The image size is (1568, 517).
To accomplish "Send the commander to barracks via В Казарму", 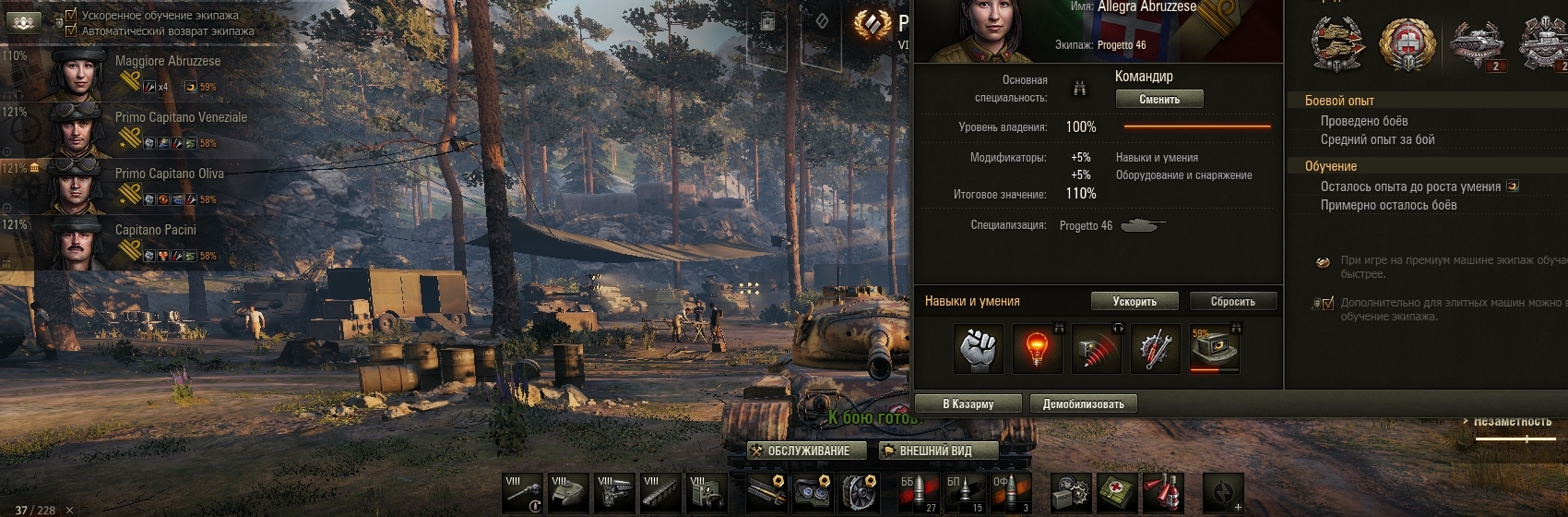I will click(968, 403).
